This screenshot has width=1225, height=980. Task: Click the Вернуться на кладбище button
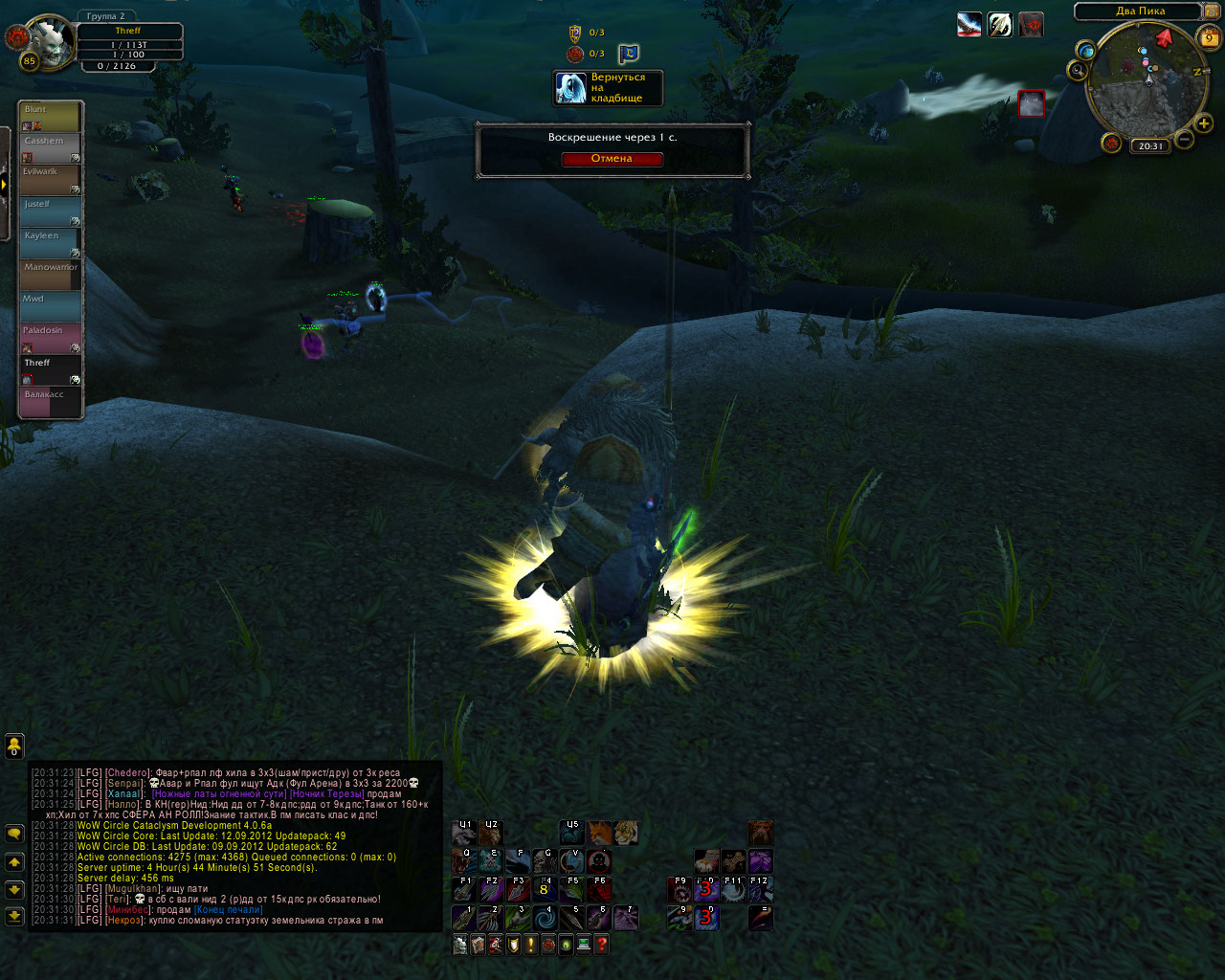(609, 88)
